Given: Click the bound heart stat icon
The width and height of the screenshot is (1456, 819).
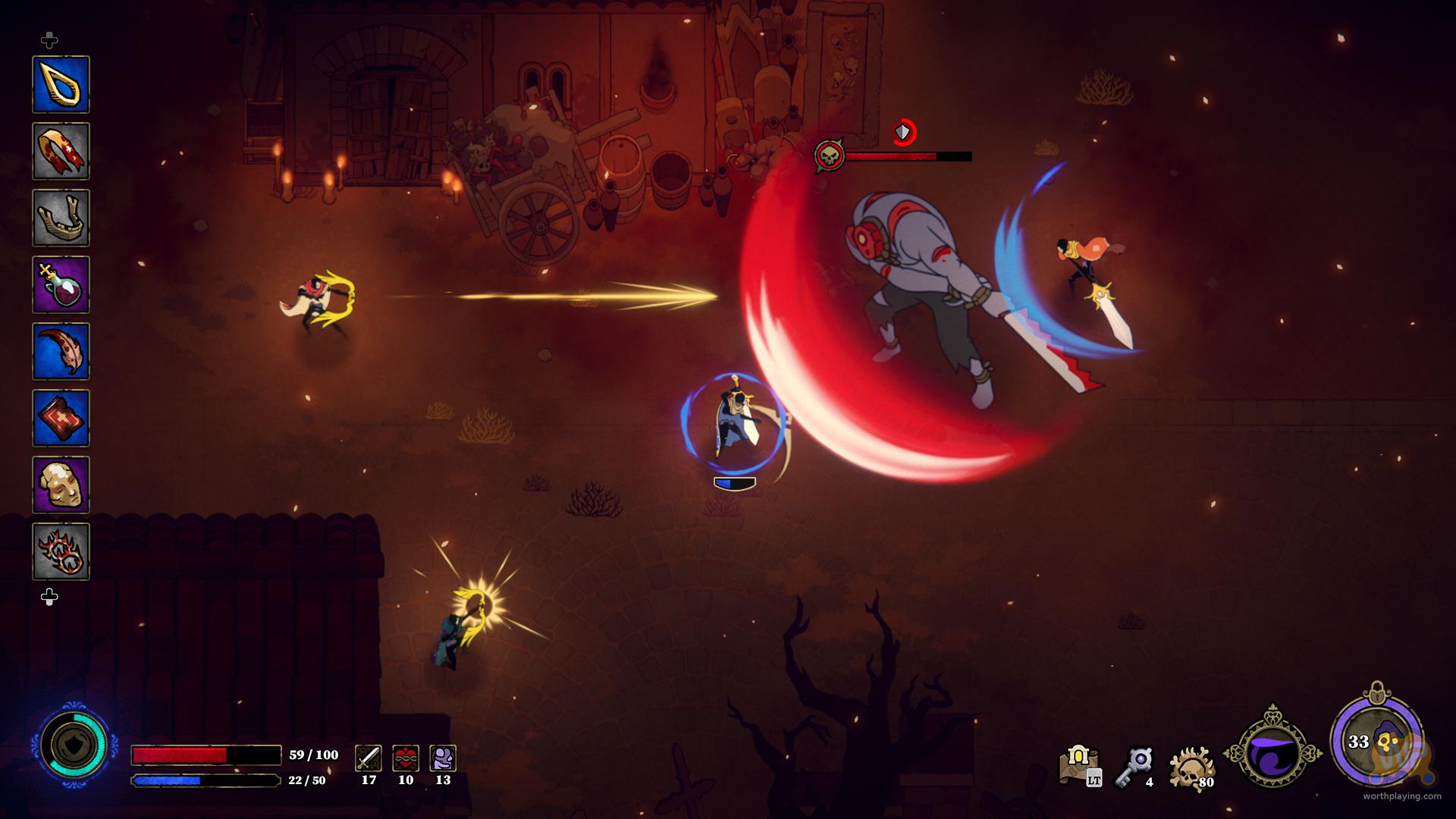Looking at the screenshot, I should [406, 758].
